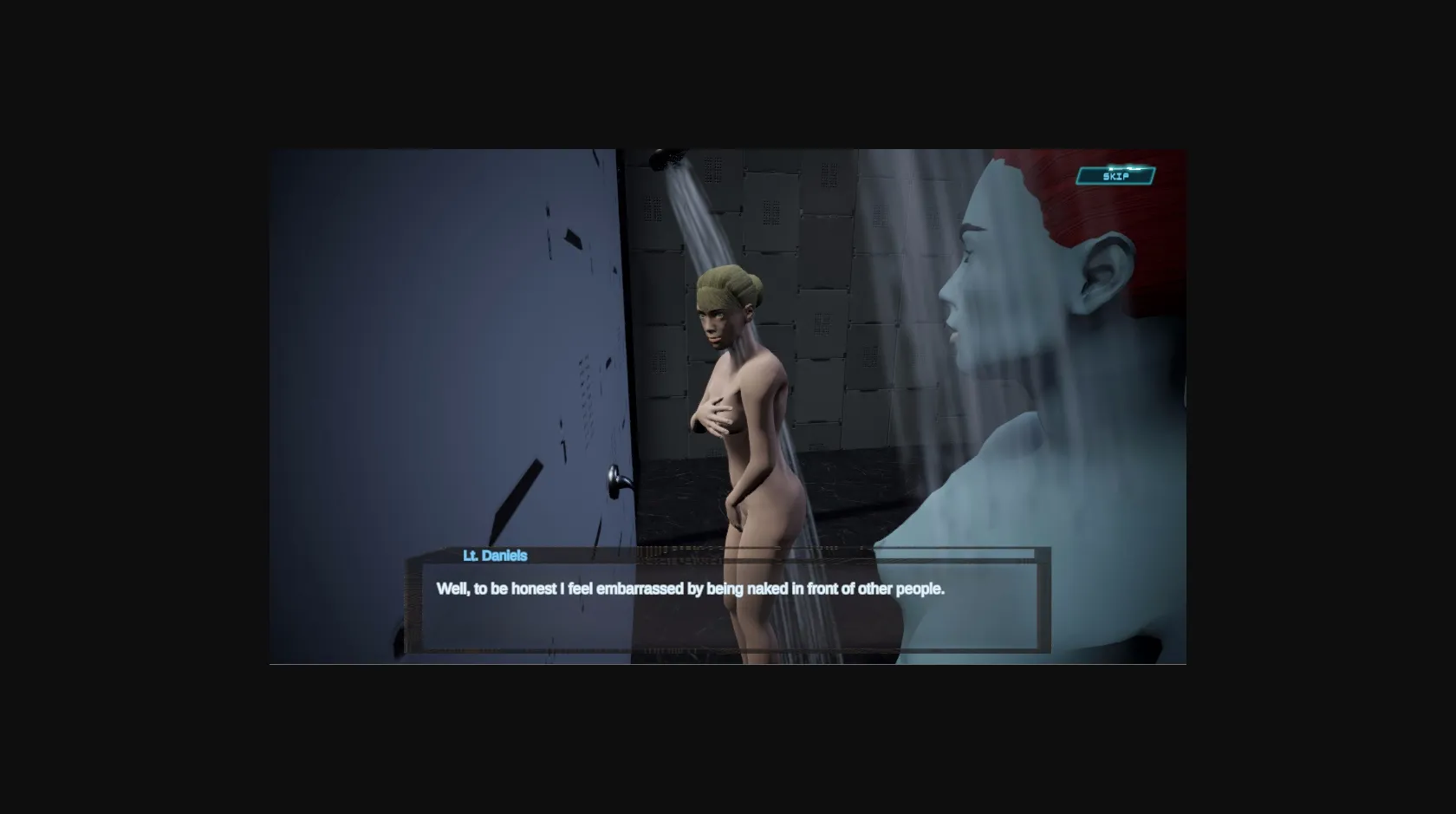Click the SKIP button

1116,176
